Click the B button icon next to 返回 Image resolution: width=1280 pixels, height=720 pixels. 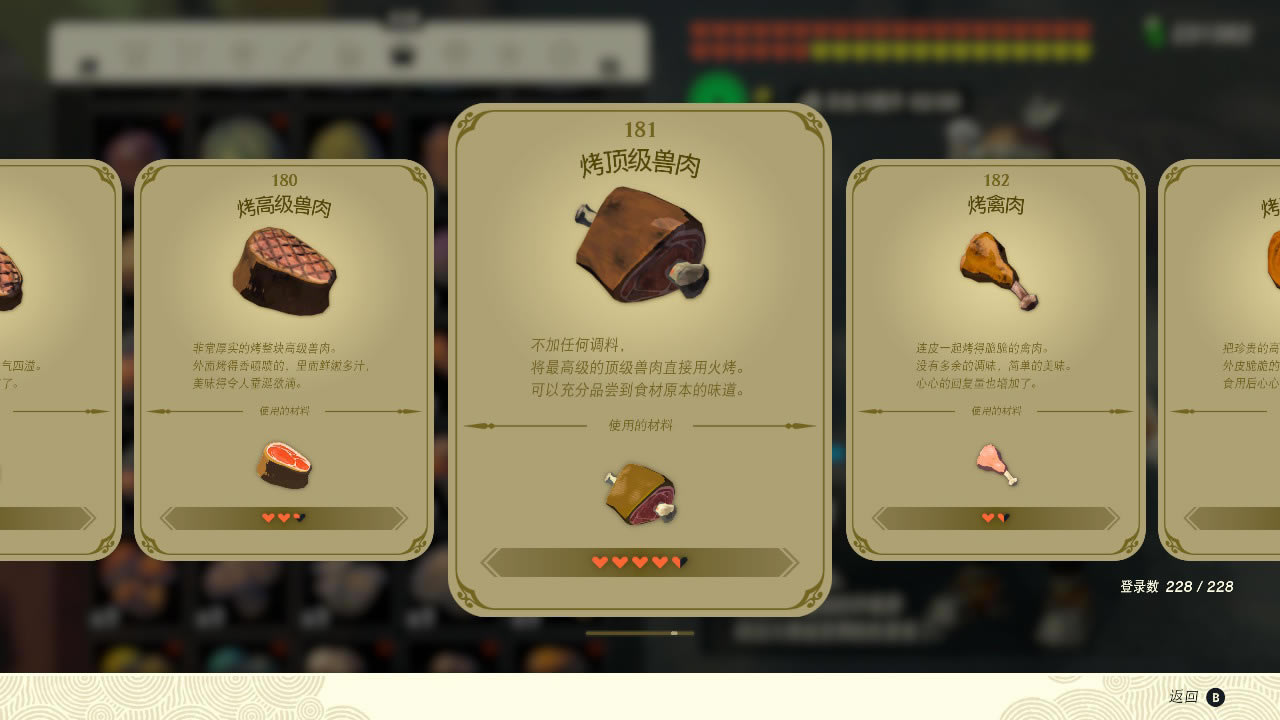point(1215,696)
